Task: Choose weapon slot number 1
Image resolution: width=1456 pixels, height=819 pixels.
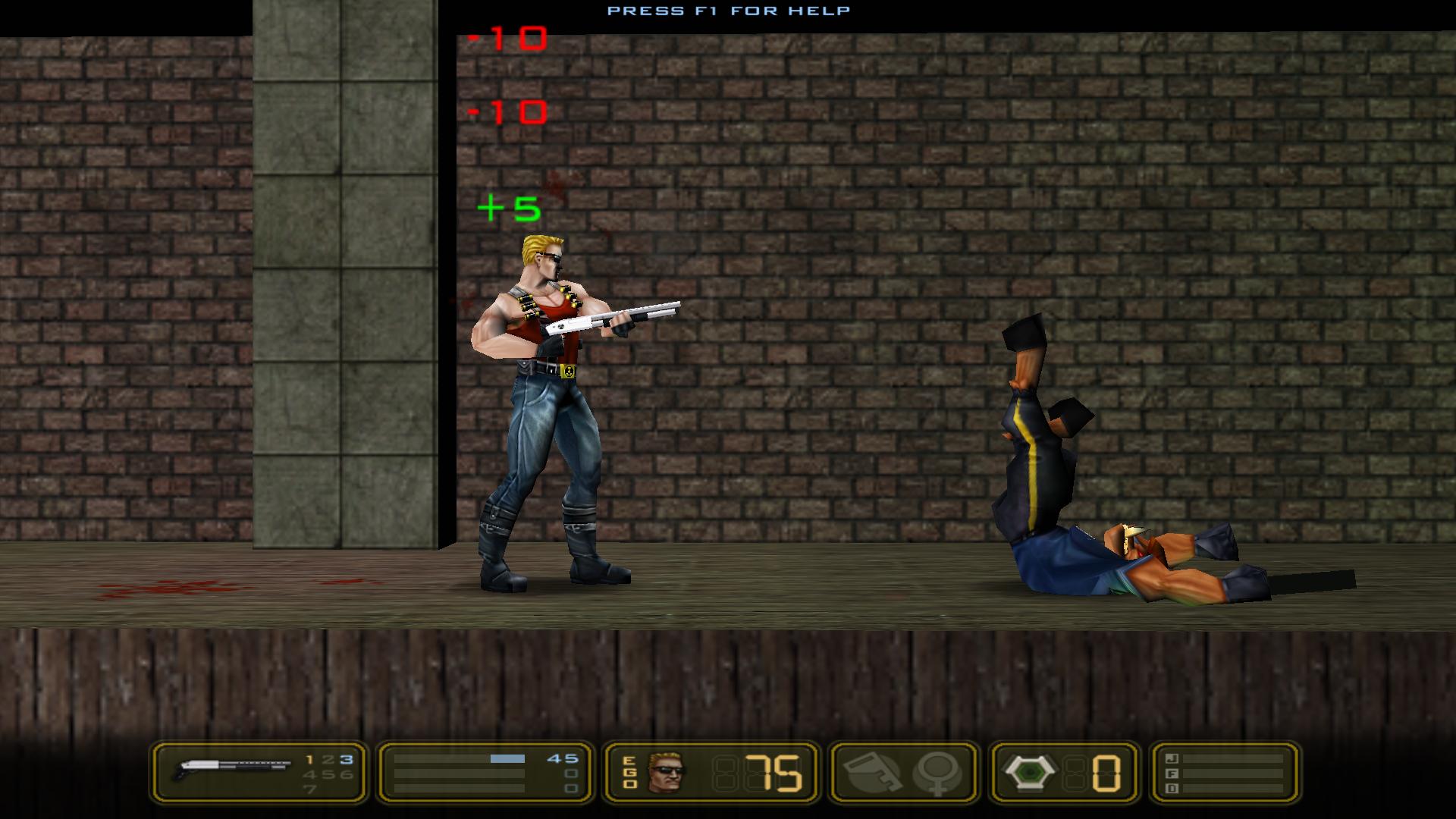Action: 309,760
